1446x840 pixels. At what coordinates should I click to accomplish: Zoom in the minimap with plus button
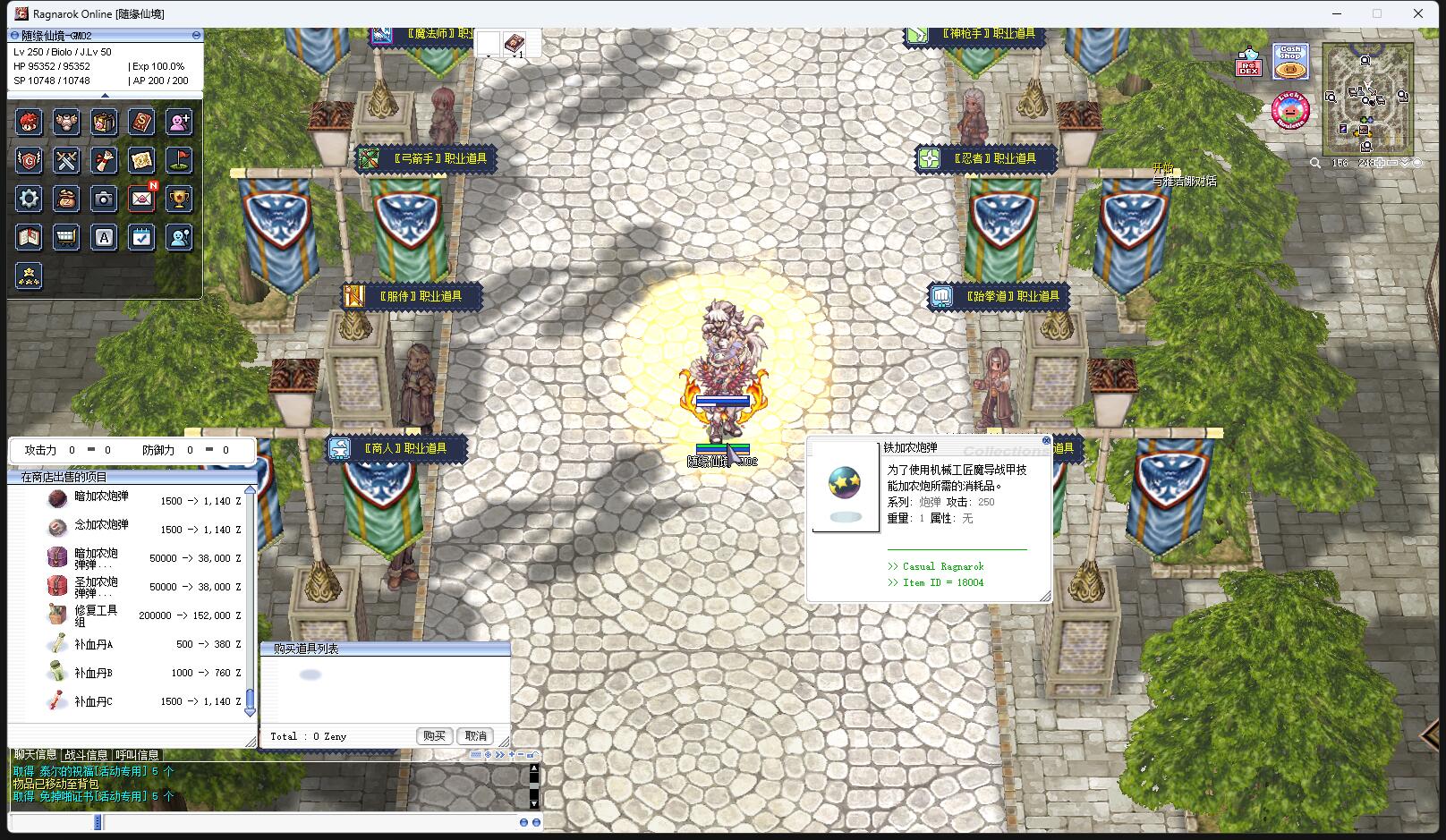(1380, 163)
